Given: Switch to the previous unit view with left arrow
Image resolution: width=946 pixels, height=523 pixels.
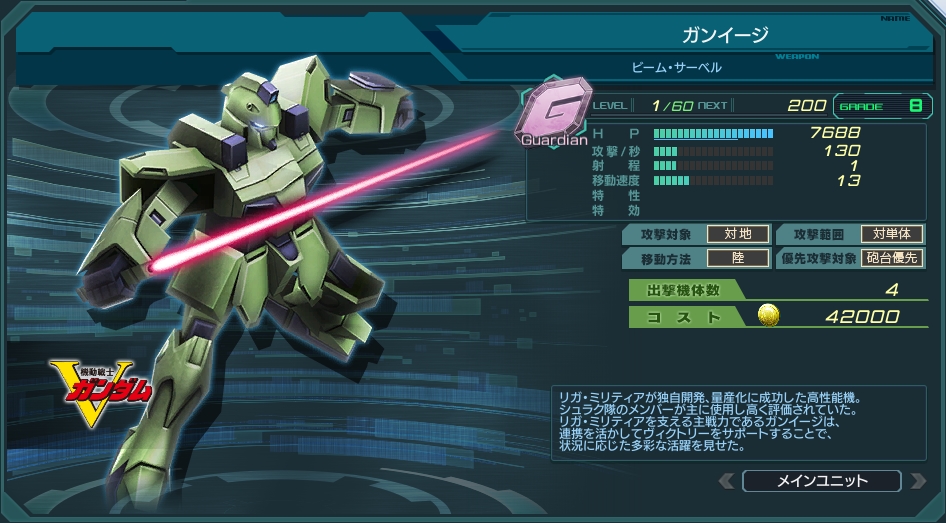Looking at the screenshot, I should pyautogui.click(x=727, y=481).
